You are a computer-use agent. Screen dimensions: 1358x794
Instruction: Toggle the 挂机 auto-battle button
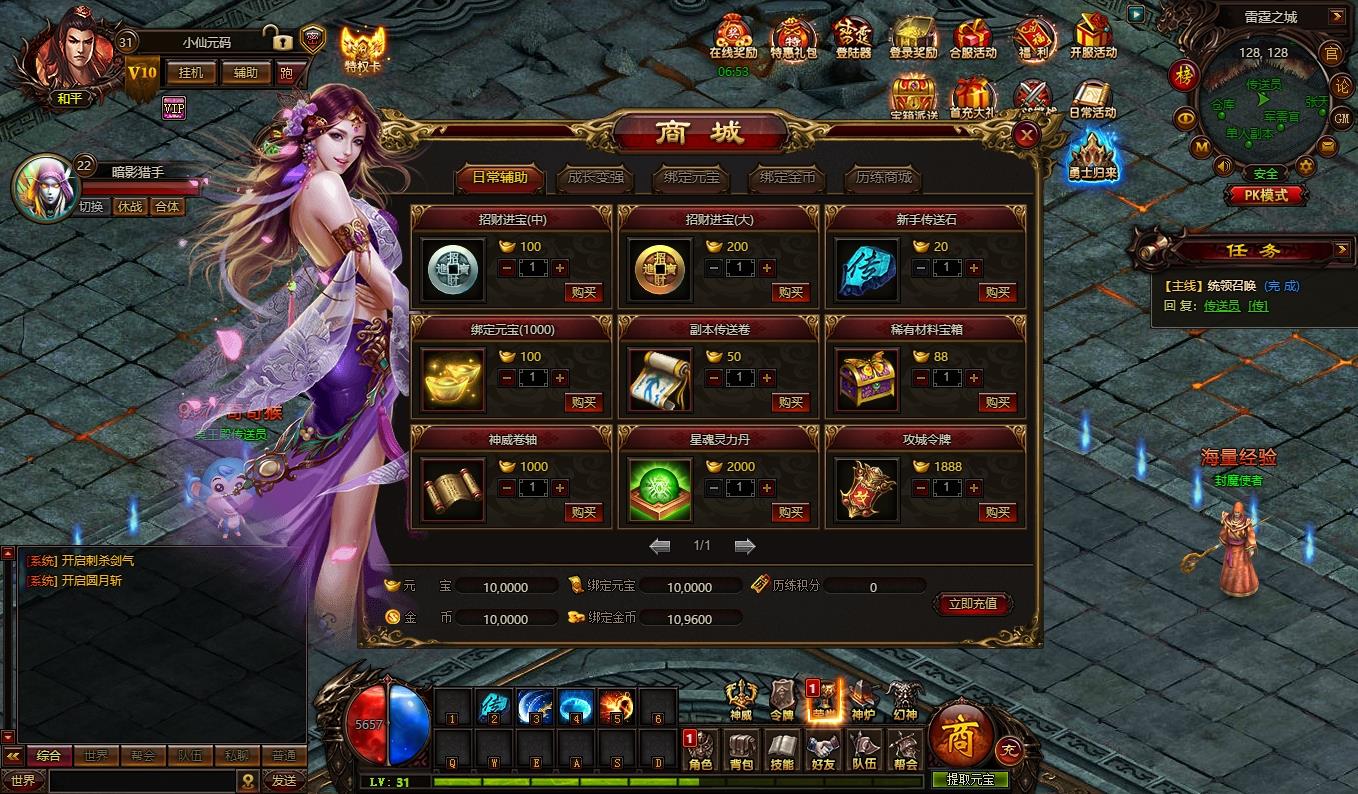click(191, 73)
